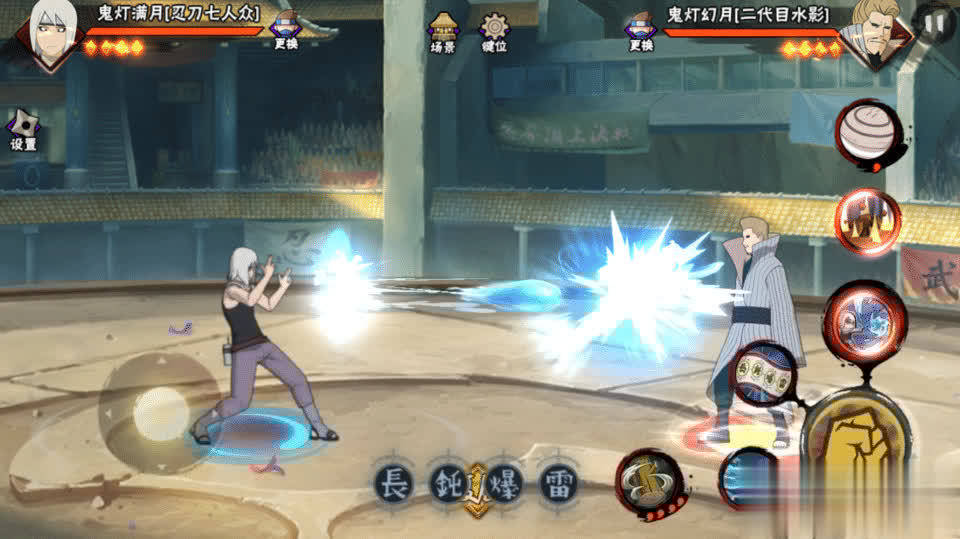Viewport: 960px width, 539px height.
Task: Open the 键位 key layout options
Action: (493, 32)
